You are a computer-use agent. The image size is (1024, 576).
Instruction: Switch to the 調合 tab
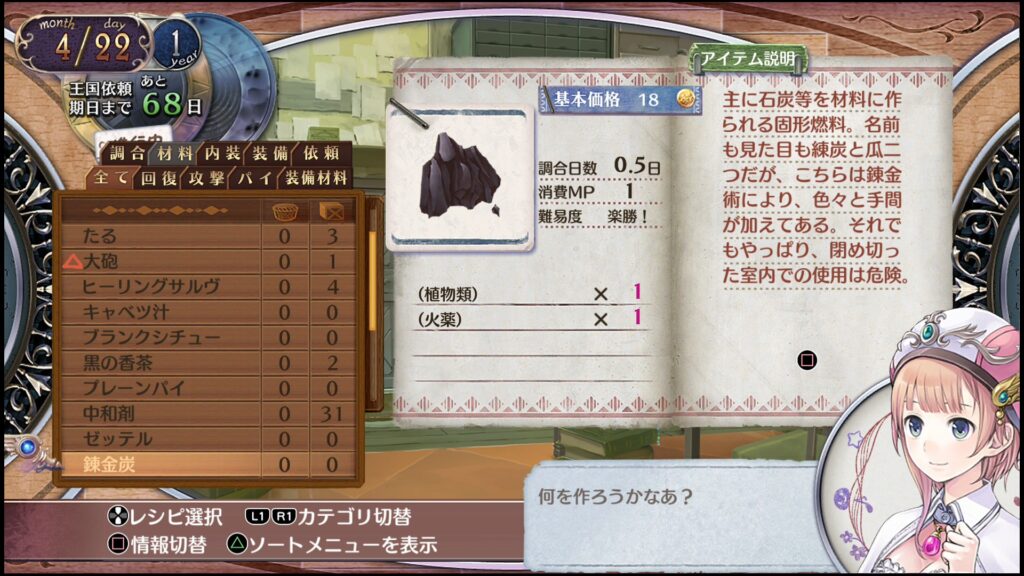[127, 154]
